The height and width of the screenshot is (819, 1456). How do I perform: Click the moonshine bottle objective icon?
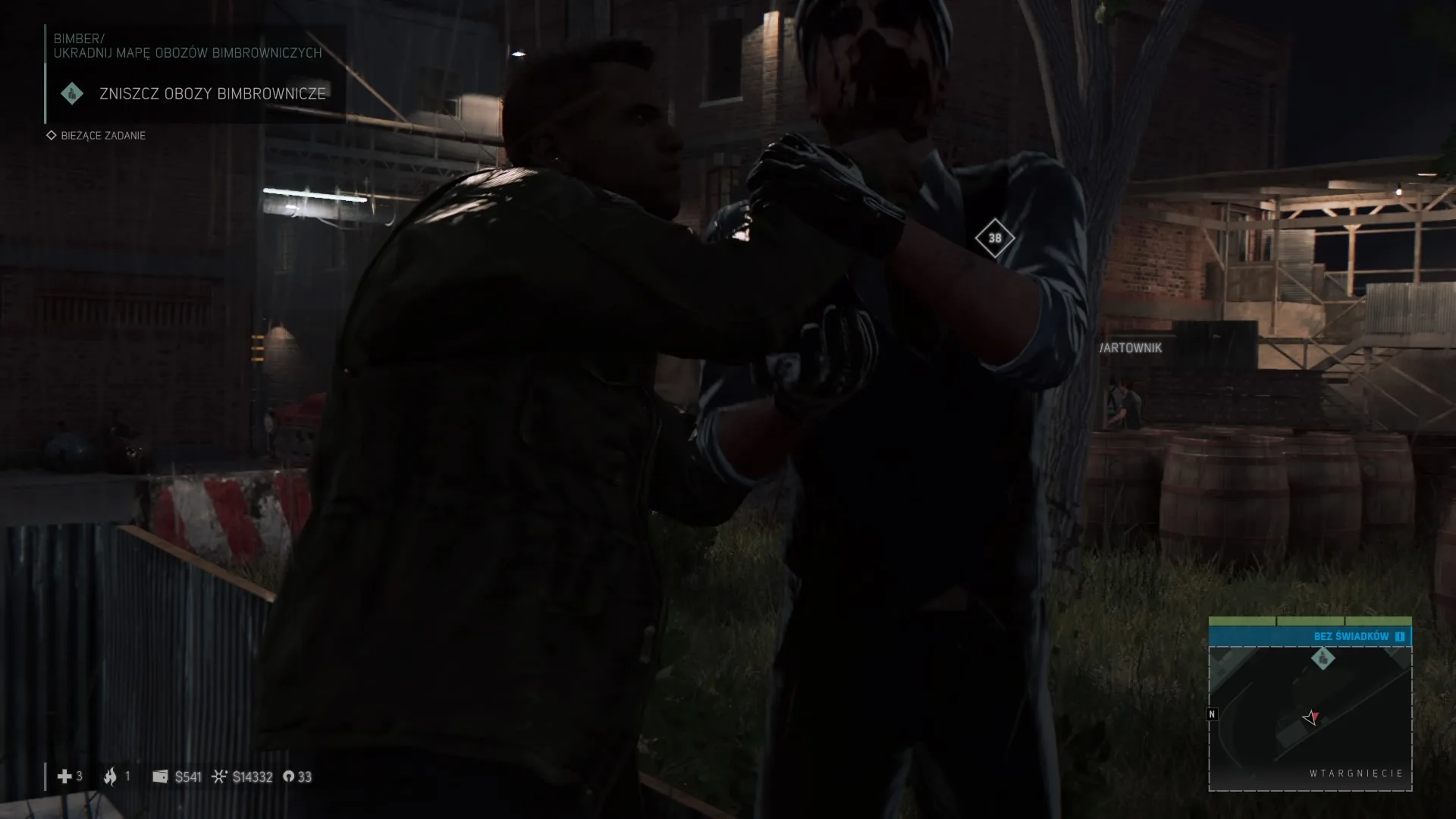[72, 93]
